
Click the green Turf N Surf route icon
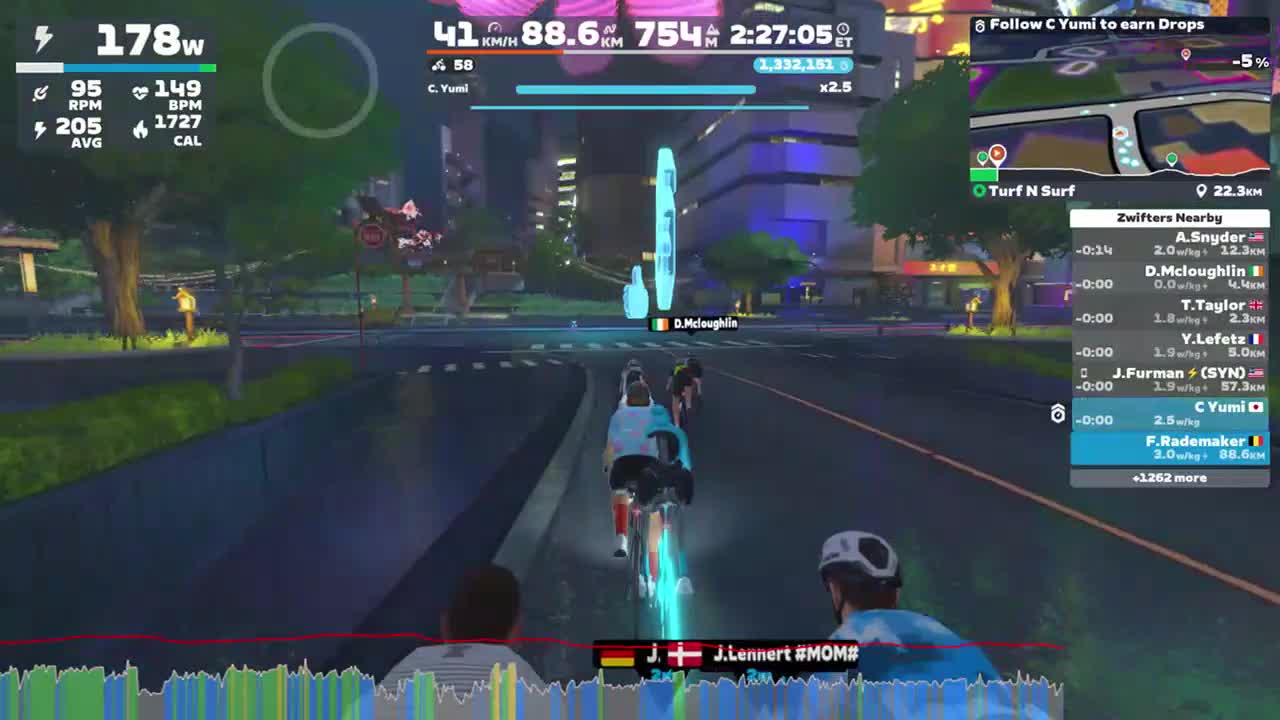point(978,191)
